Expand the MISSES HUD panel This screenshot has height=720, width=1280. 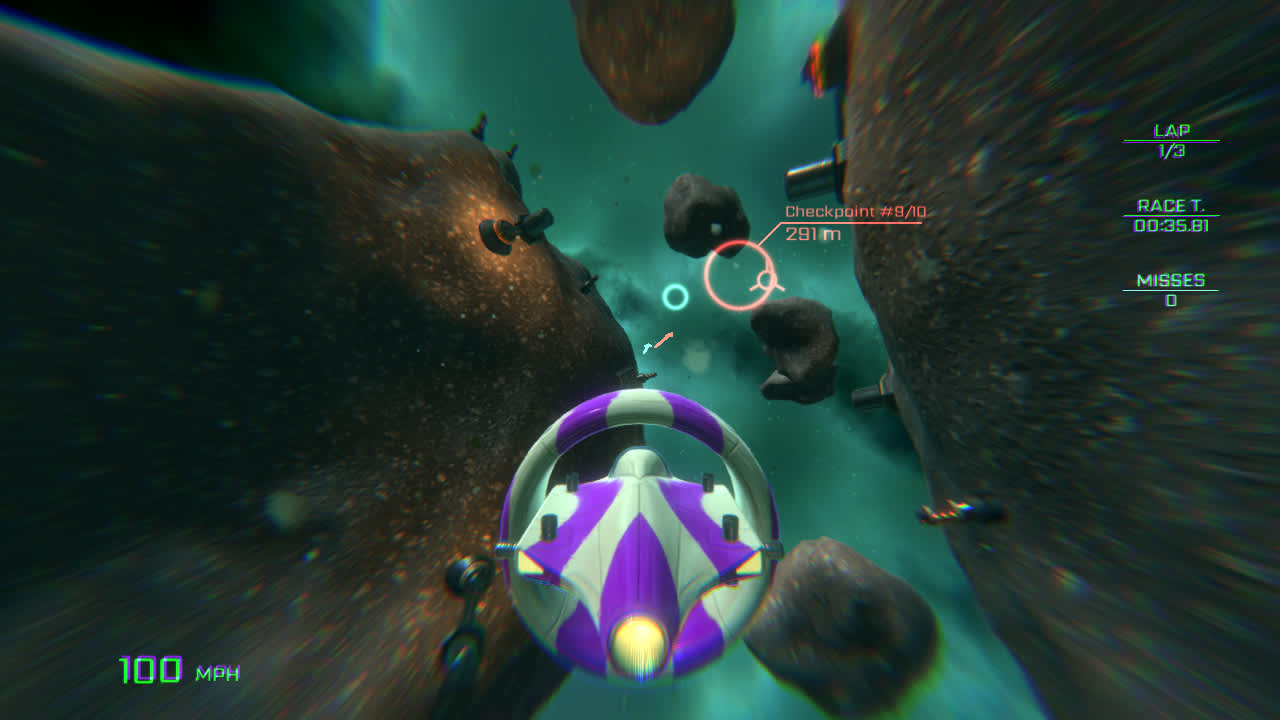(1173, 290)
